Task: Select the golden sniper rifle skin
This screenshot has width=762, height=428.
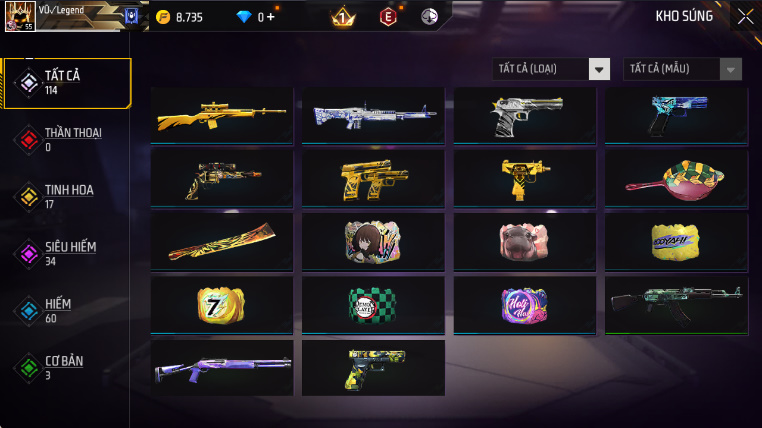Action: pyautogui.click(x=221, y=117)
